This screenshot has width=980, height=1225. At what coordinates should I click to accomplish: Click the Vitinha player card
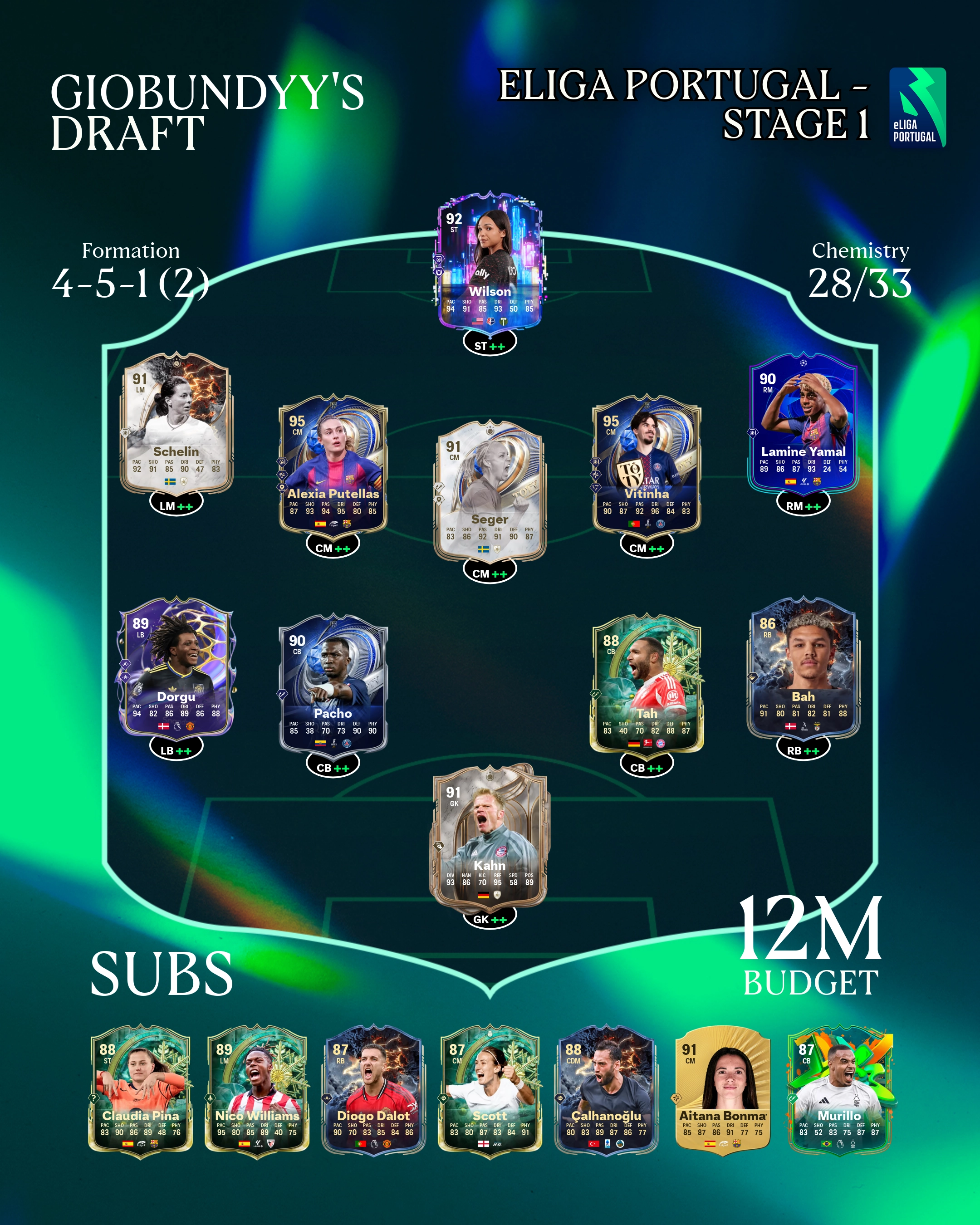[647, 466]
